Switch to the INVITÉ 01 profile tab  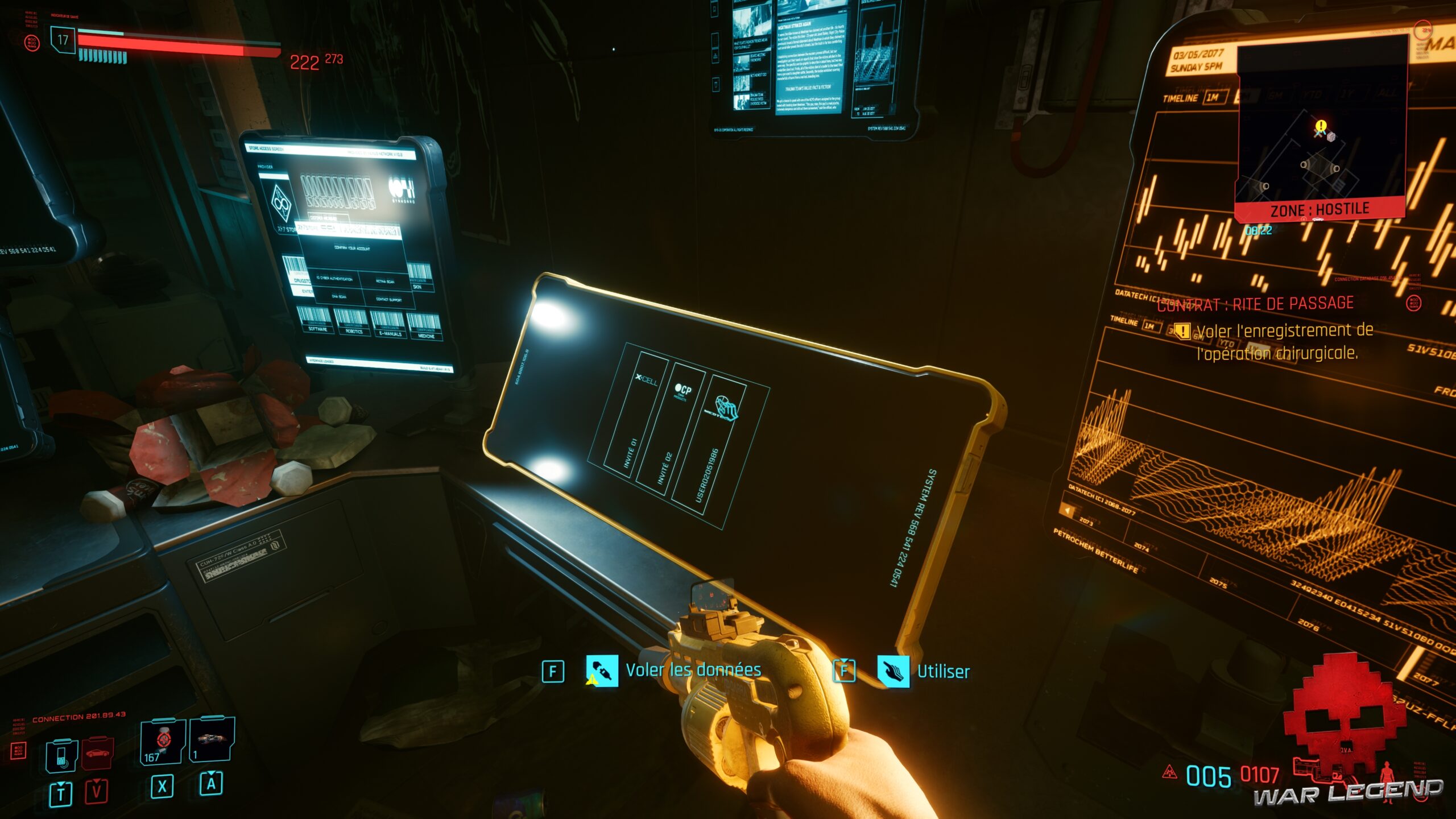pyautogui.click(x=630, y=453)
